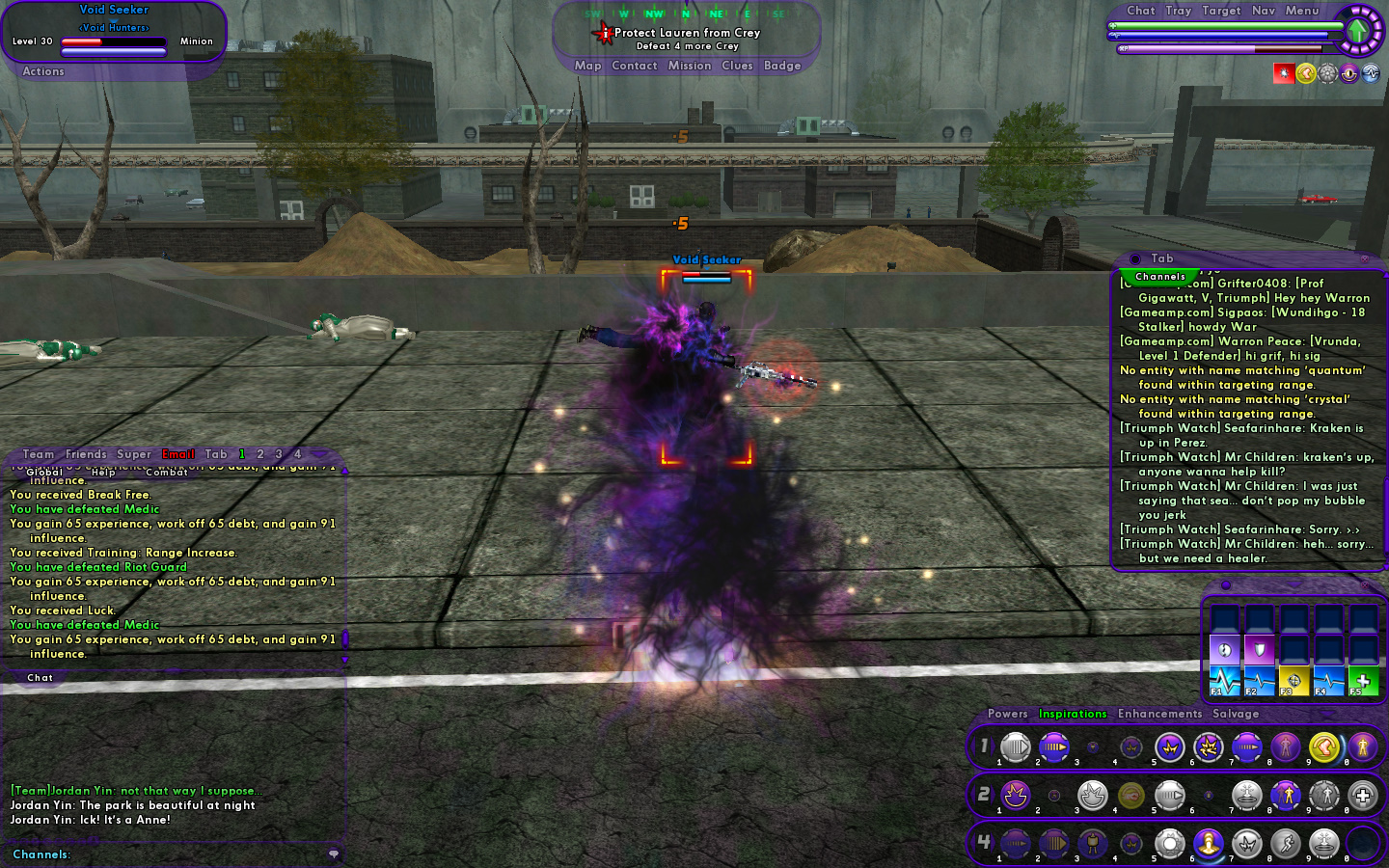Show the Friends list
Viewport: 1389px width, 868px height.
86,454
